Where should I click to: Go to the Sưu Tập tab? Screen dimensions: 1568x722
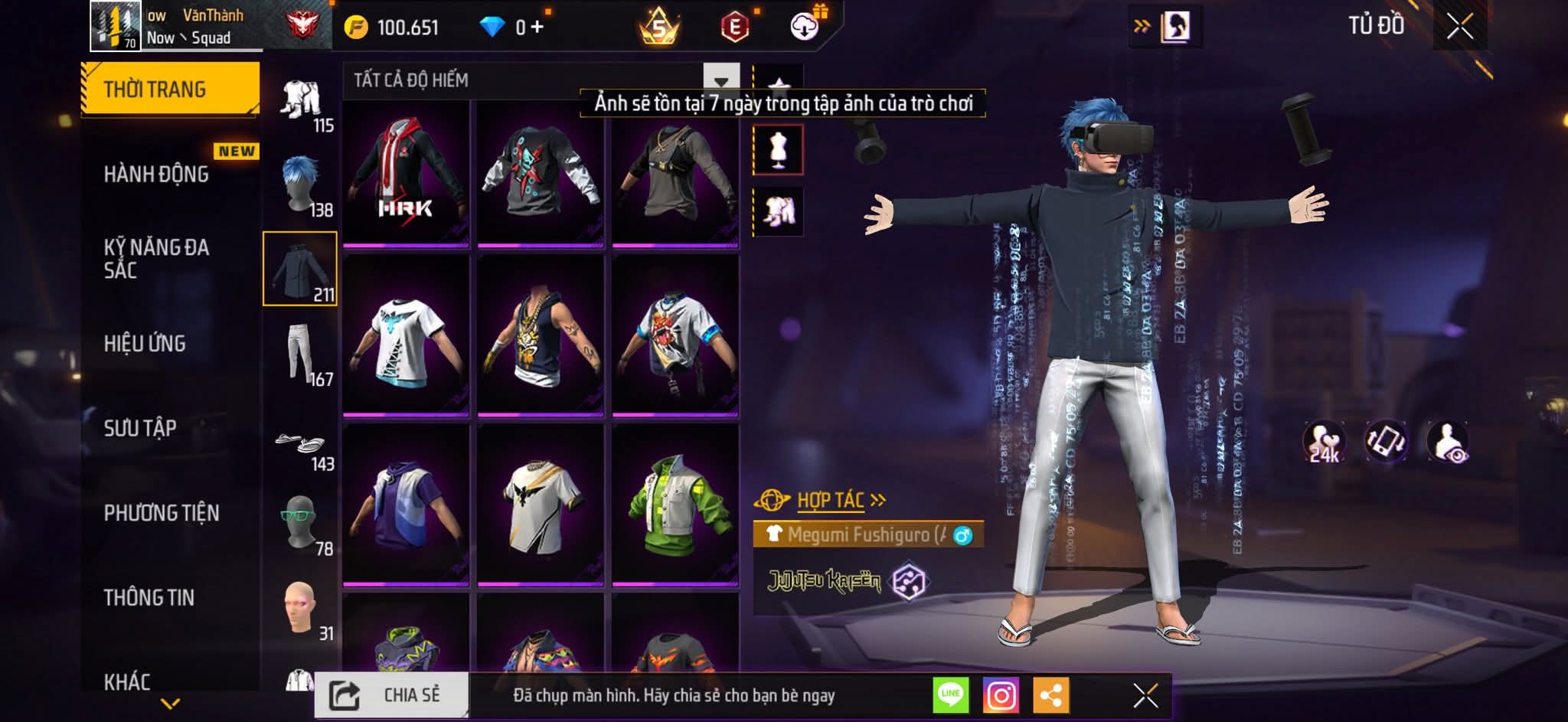(x=141, y=428)
